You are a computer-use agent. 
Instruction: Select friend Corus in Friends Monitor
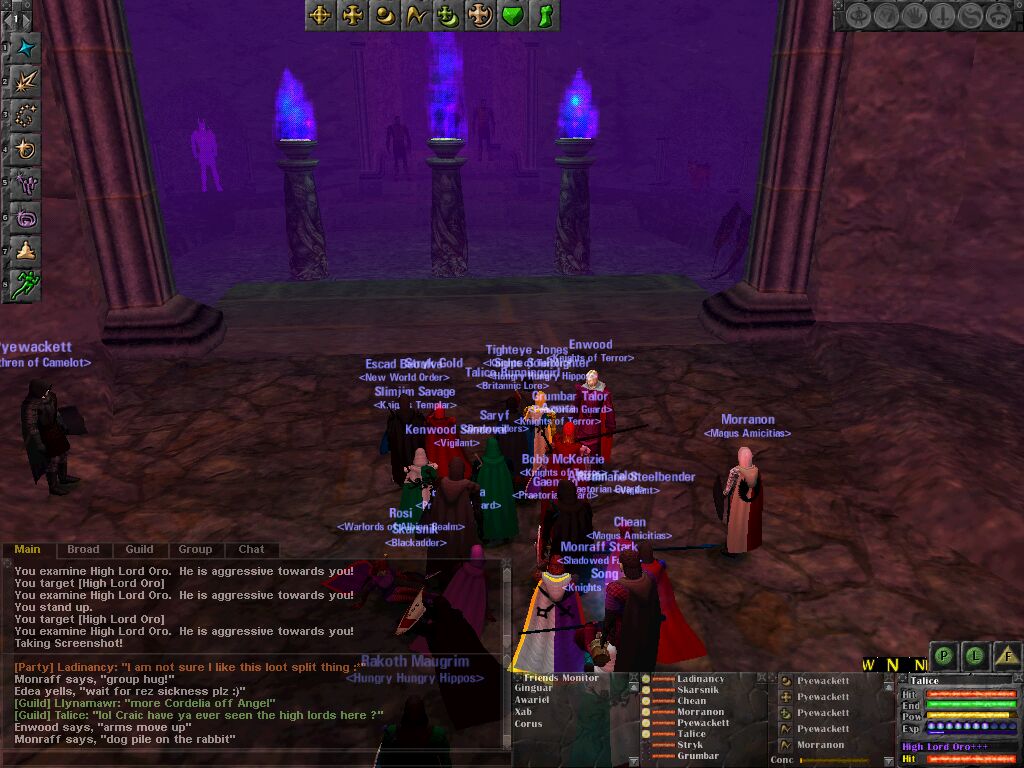coord(530,723)
